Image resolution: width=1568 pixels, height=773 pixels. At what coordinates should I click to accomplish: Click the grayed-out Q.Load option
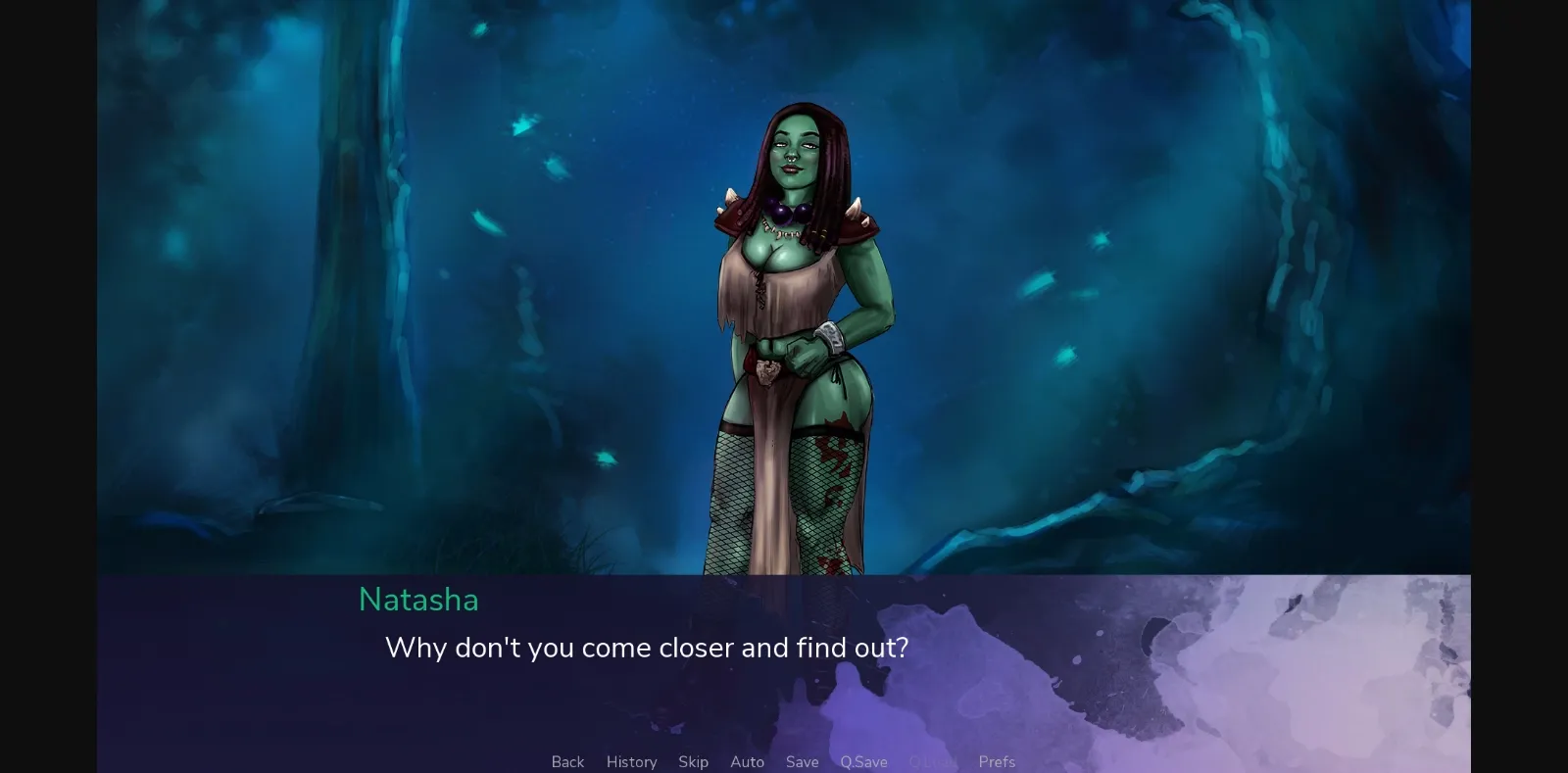pos(934,761)
